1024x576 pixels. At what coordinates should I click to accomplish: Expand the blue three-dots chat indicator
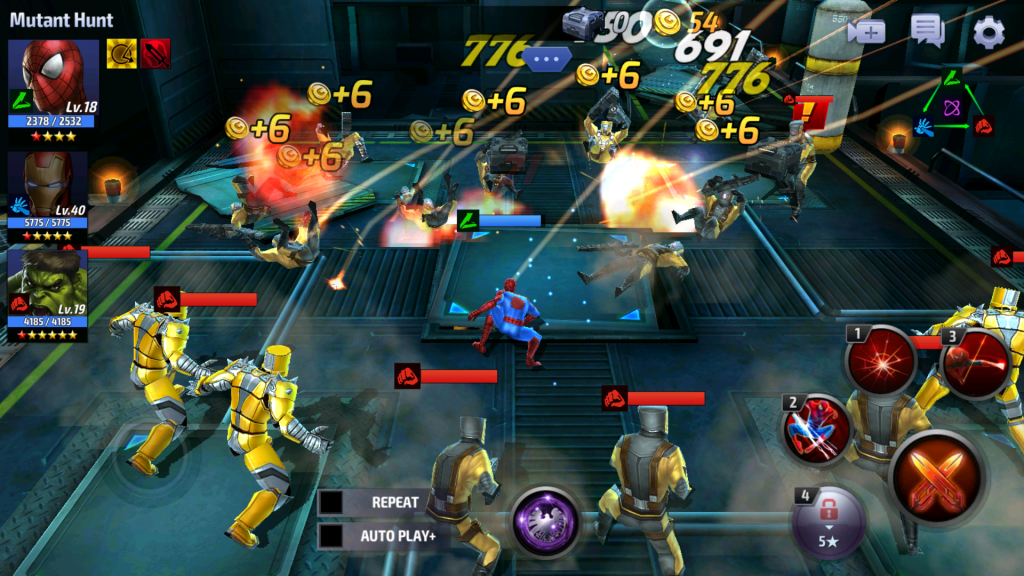[546, 59]
